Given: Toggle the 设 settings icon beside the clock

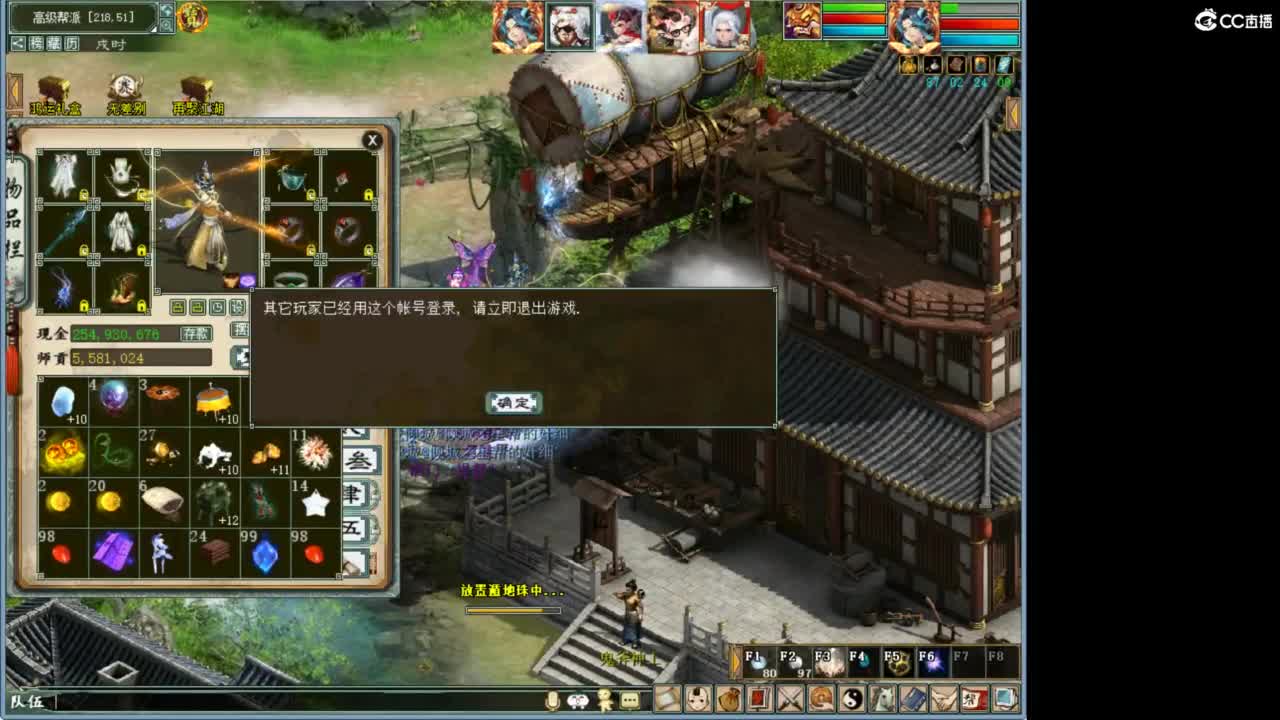Looking at the screenshot, I should [239, 306].
